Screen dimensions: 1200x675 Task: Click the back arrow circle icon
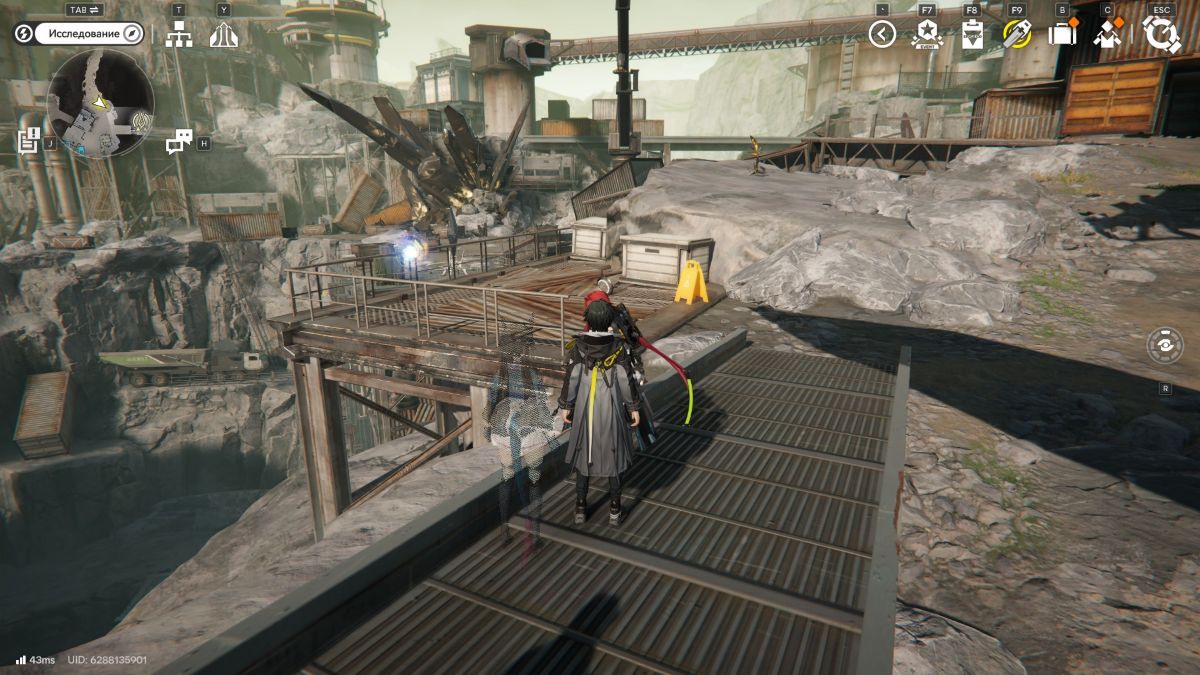click(x=881, y=35)
